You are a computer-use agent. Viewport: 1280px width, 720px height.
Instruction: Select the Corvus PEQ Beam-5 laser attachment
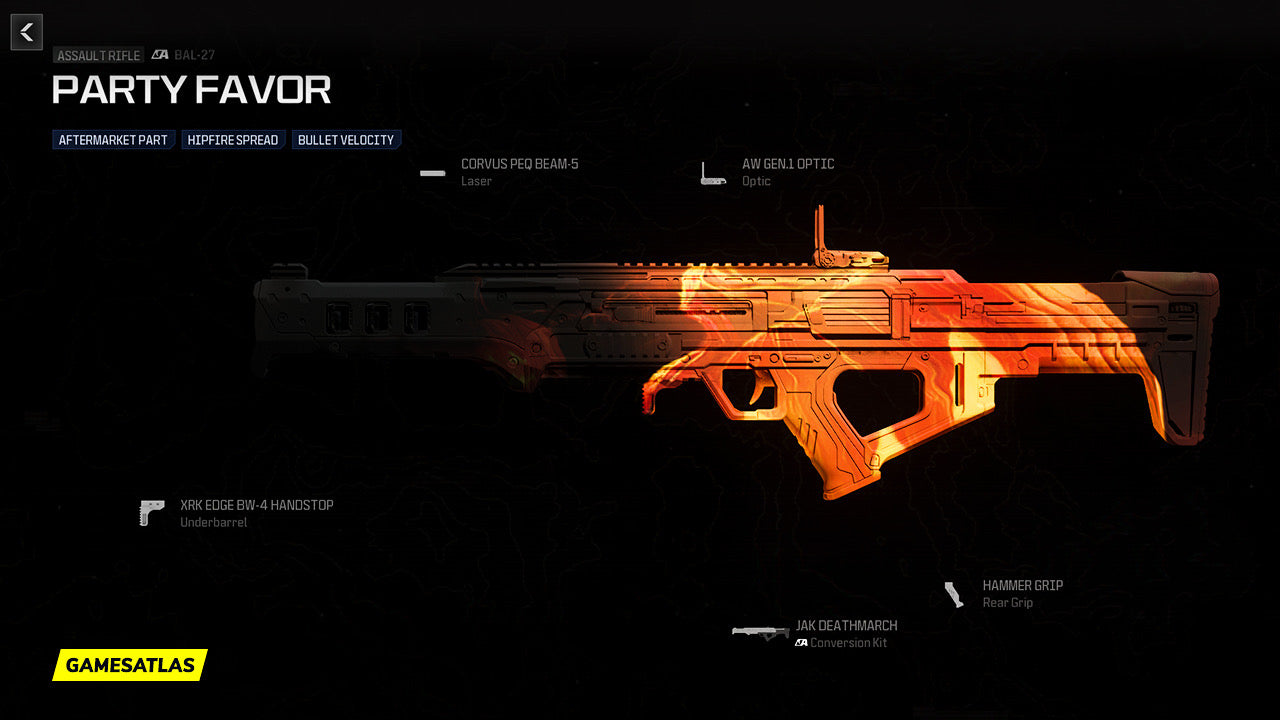(519, 165)
